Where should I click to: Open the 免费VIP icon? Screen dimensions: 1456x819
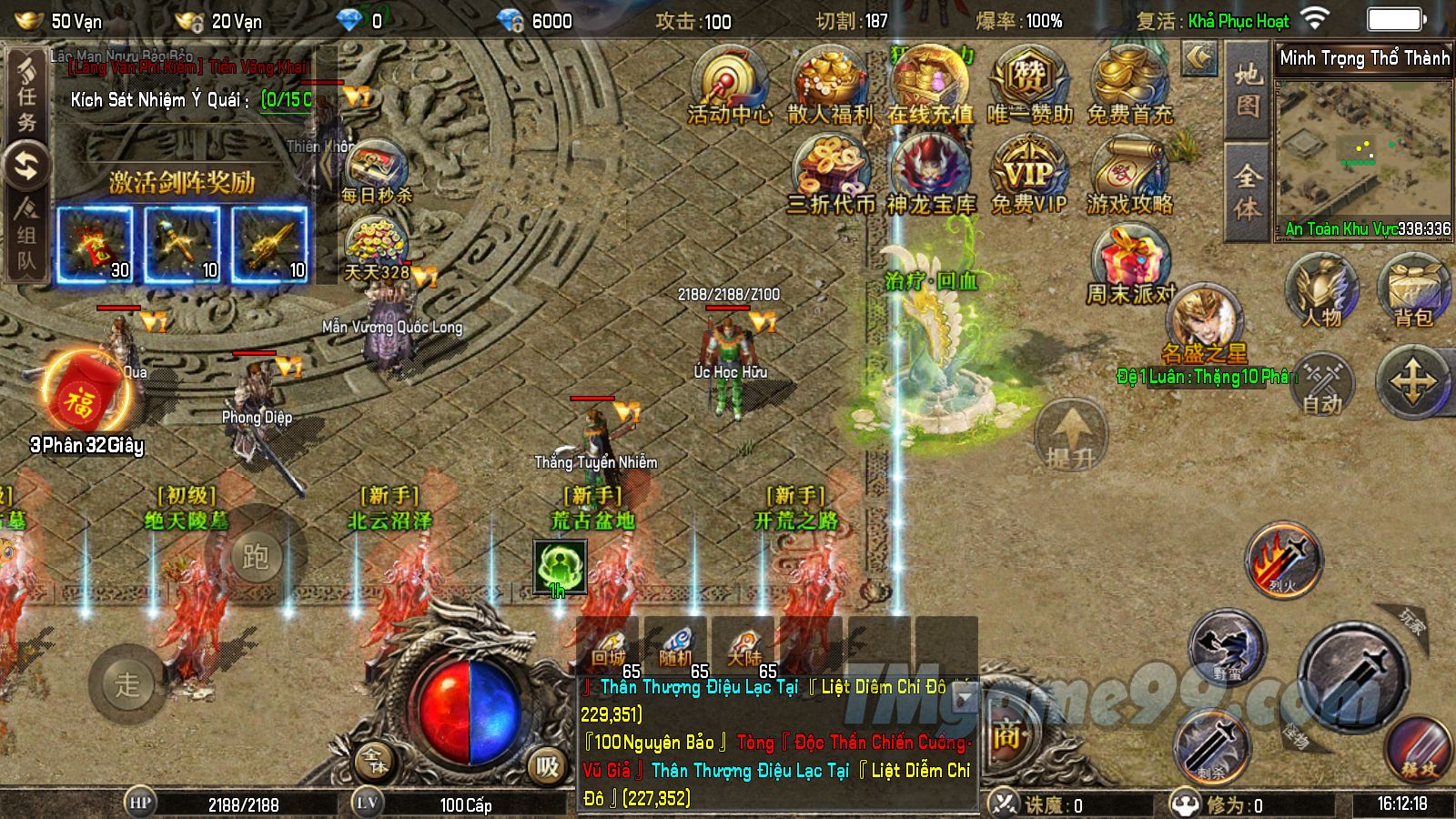[x=1029, y=175]
